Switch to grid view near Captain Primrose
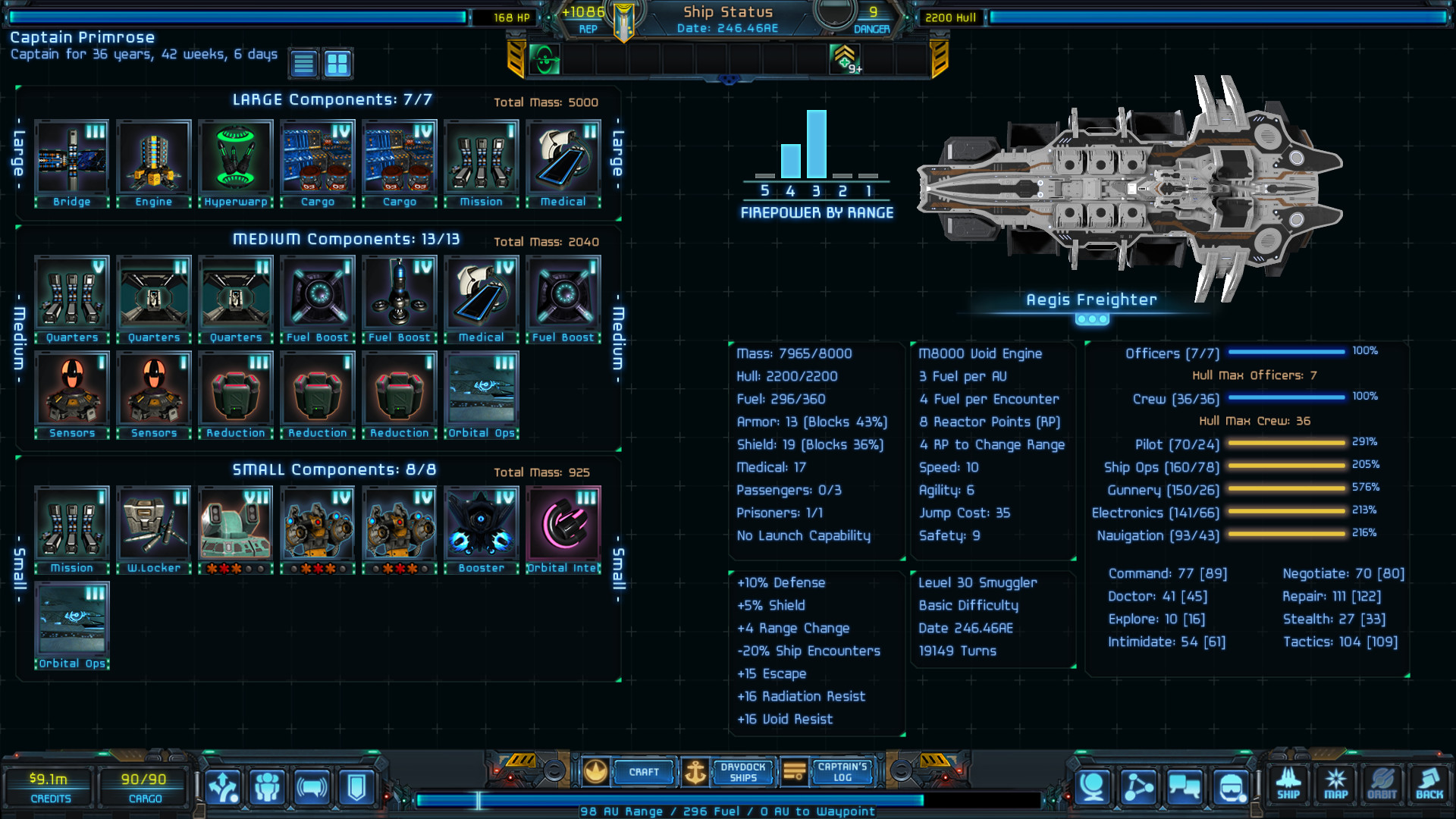The height and width of the screenshot is (819, 1456). click(337, 64)
